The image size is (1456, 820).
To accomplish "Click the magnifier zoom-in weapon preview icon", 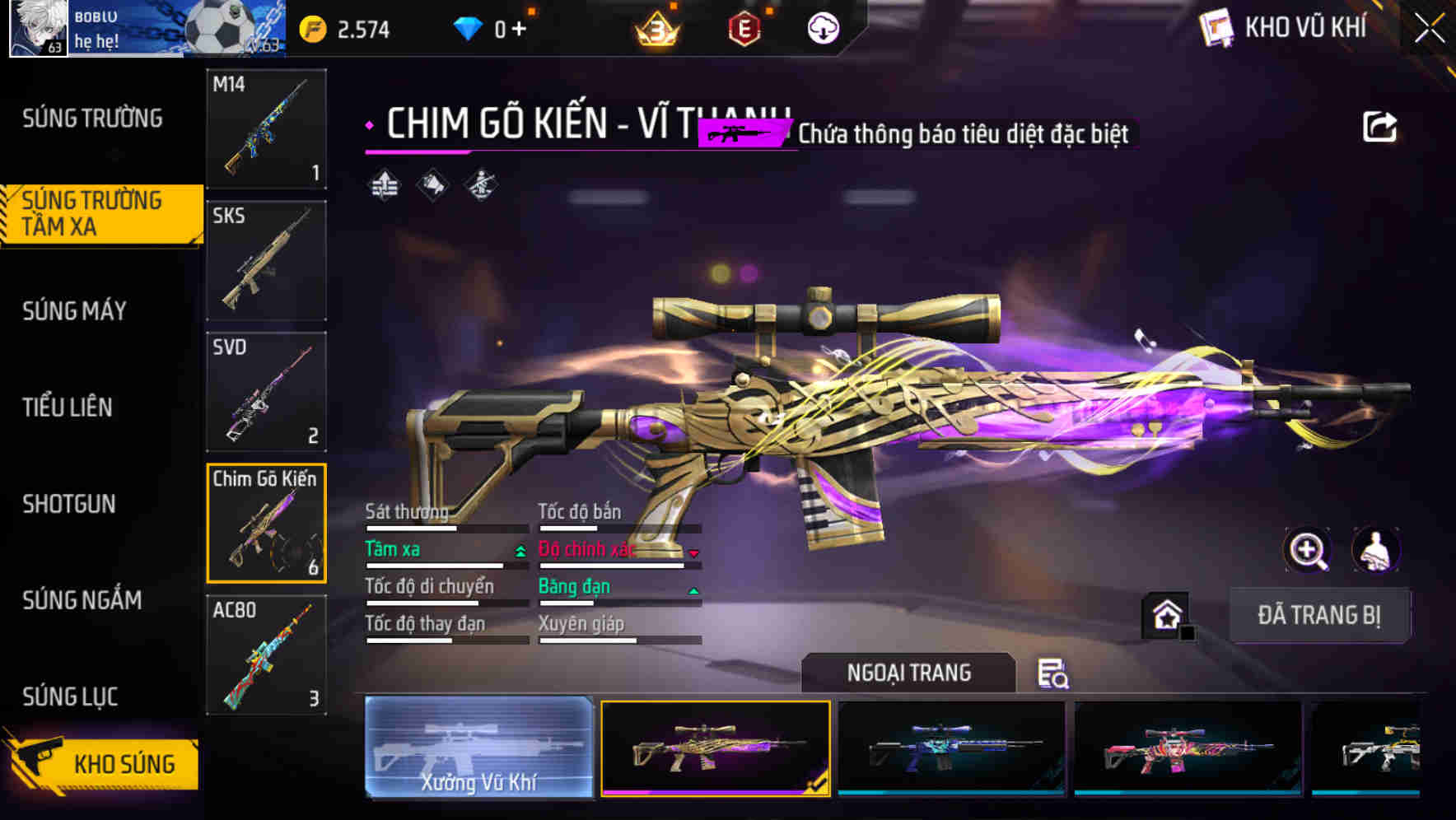I will [x=1309, y=551].
